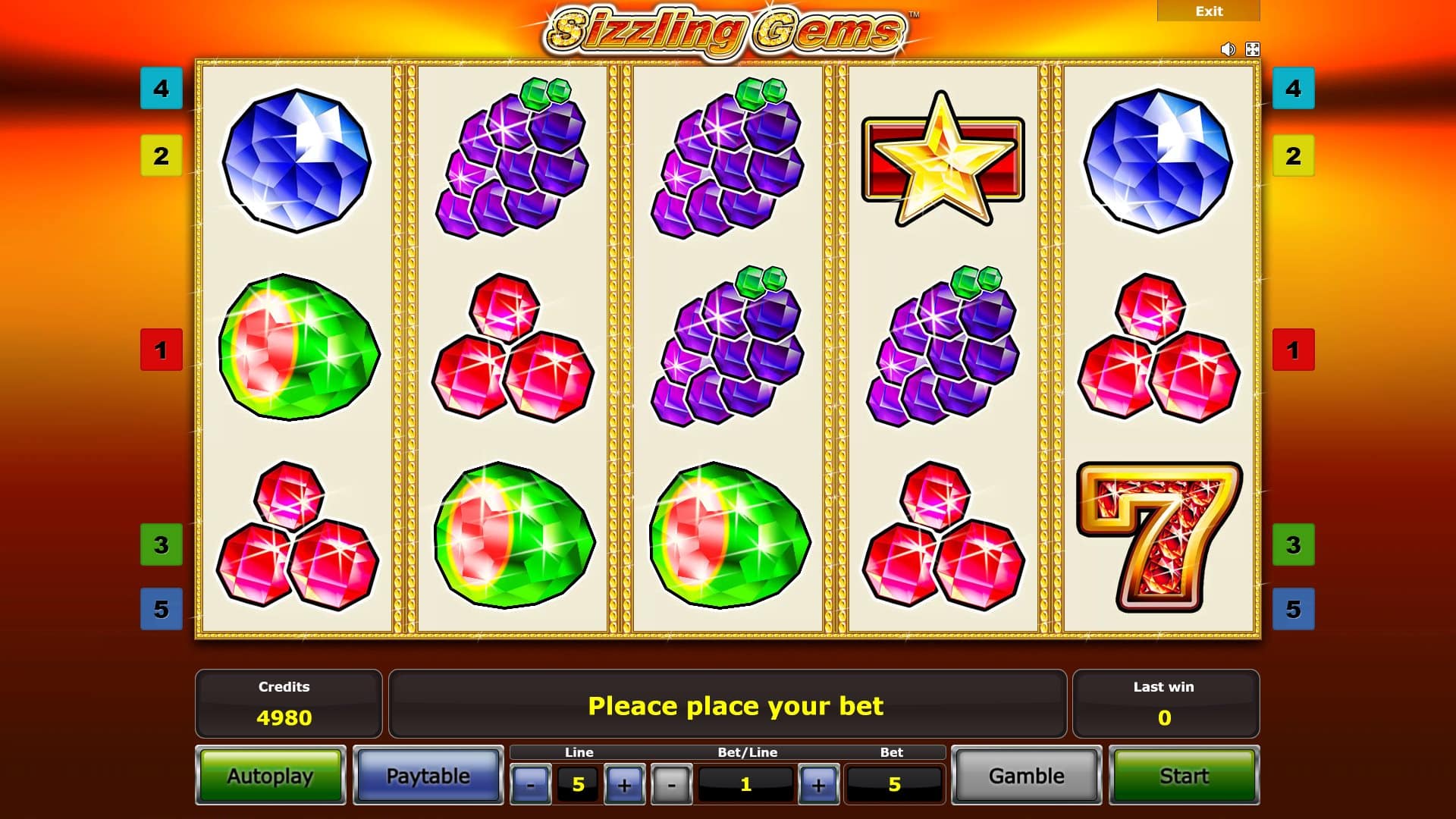The width and height of the screenshot is (1456, 819).
Task: Open the Paytable
Action: [428, 776]
